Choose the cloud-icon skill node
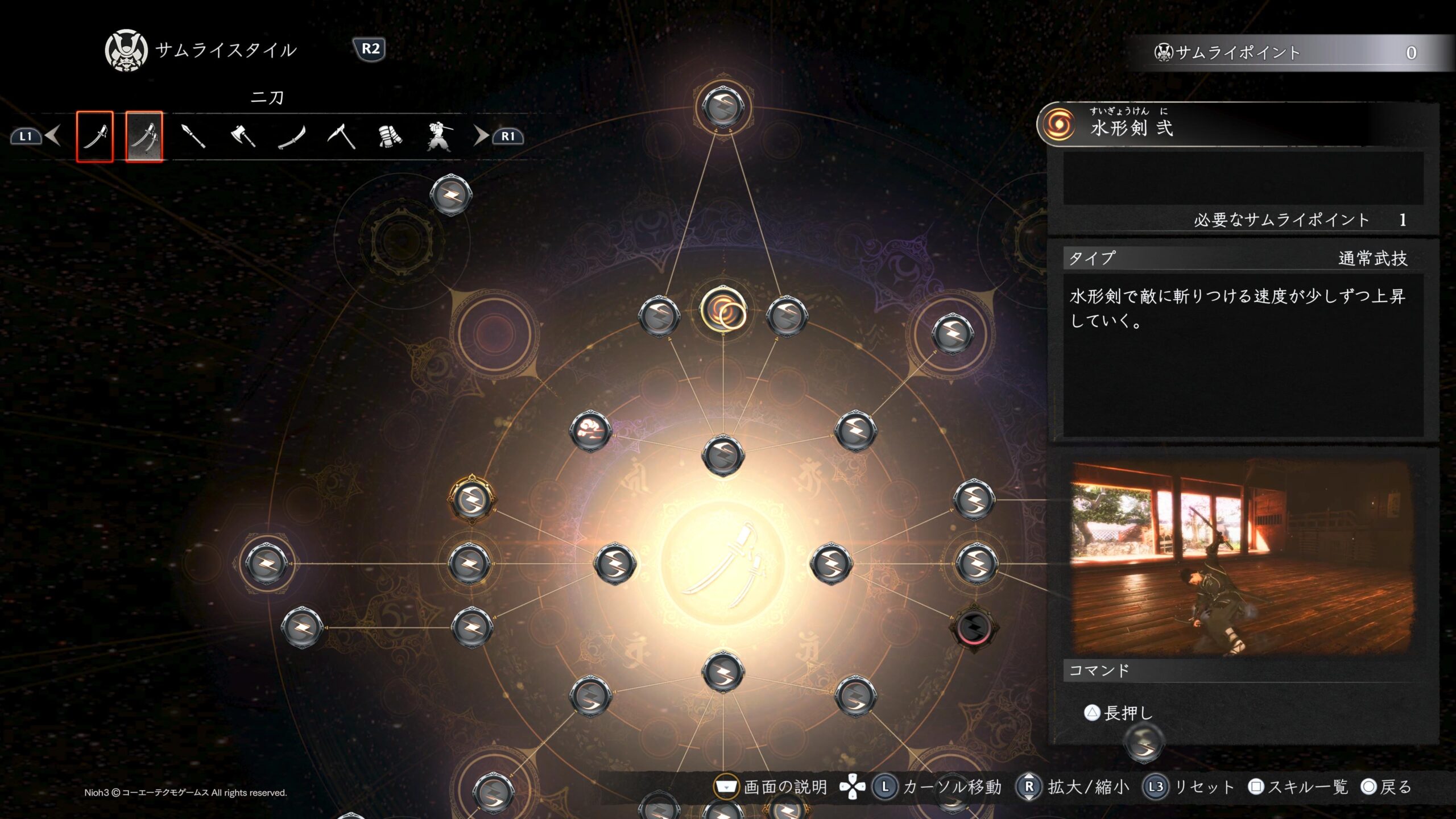The height and width of the screenshot is (819, 1456). pyautogui.click(x=590, y=431)
